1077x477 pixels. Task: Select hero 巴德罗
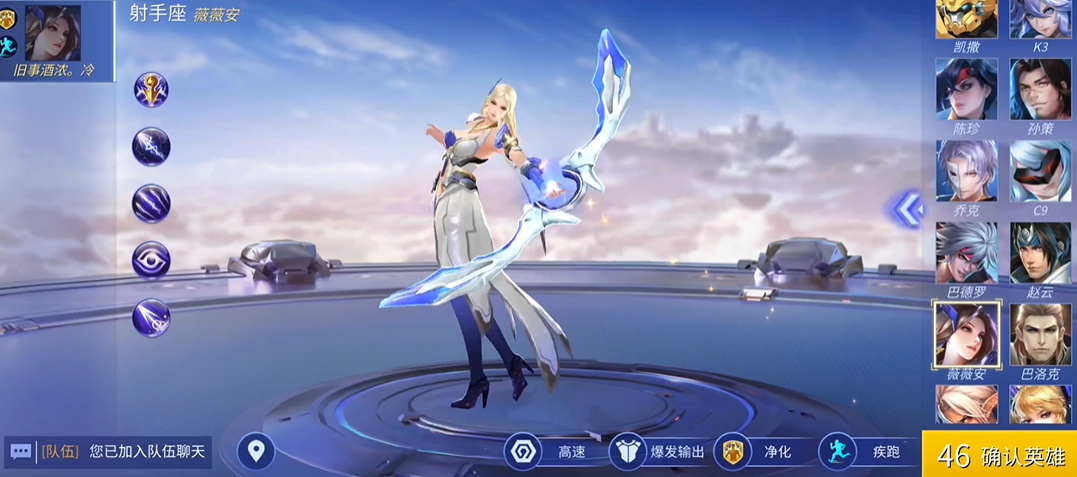pyautogui.click(x=966, y=253)
